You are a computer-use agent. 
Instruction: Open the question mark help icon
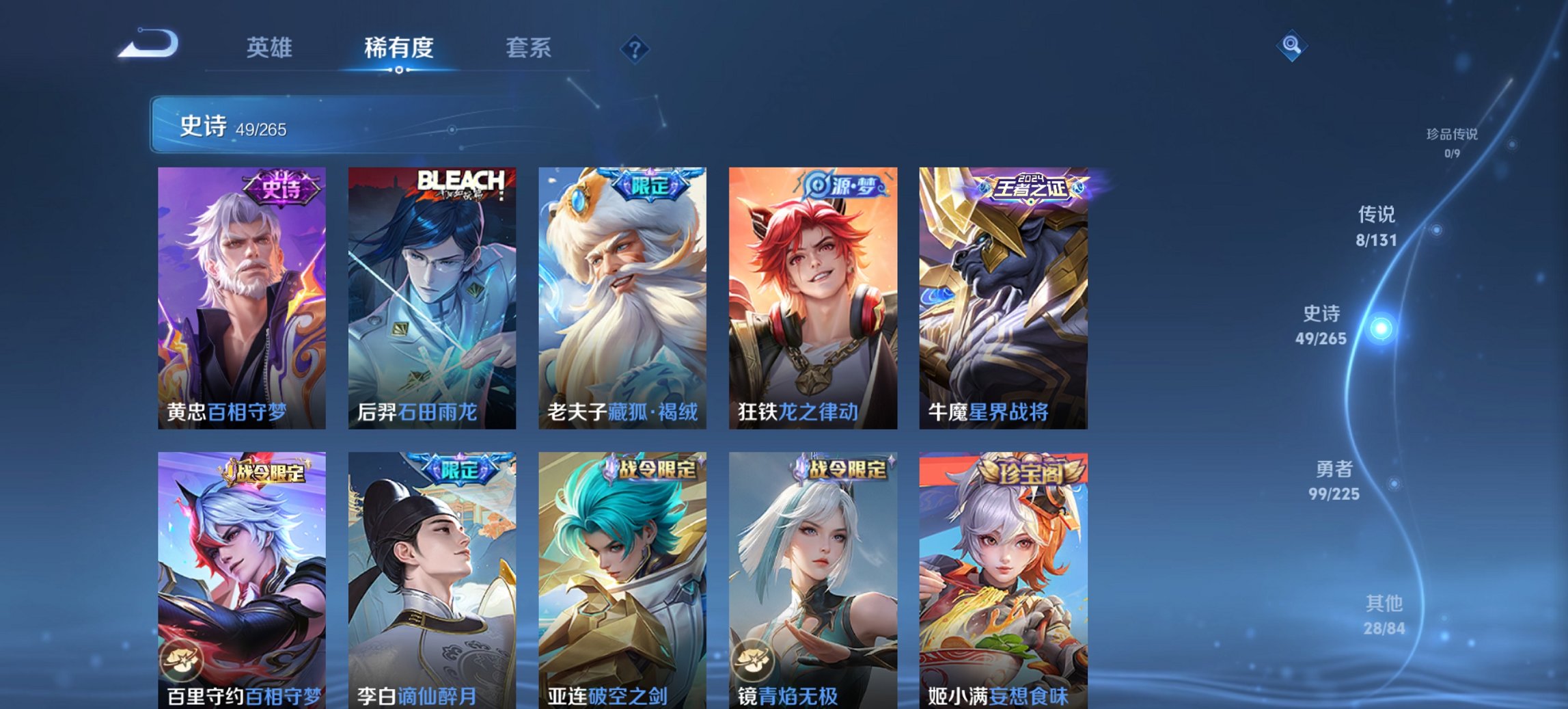(634, 49)
